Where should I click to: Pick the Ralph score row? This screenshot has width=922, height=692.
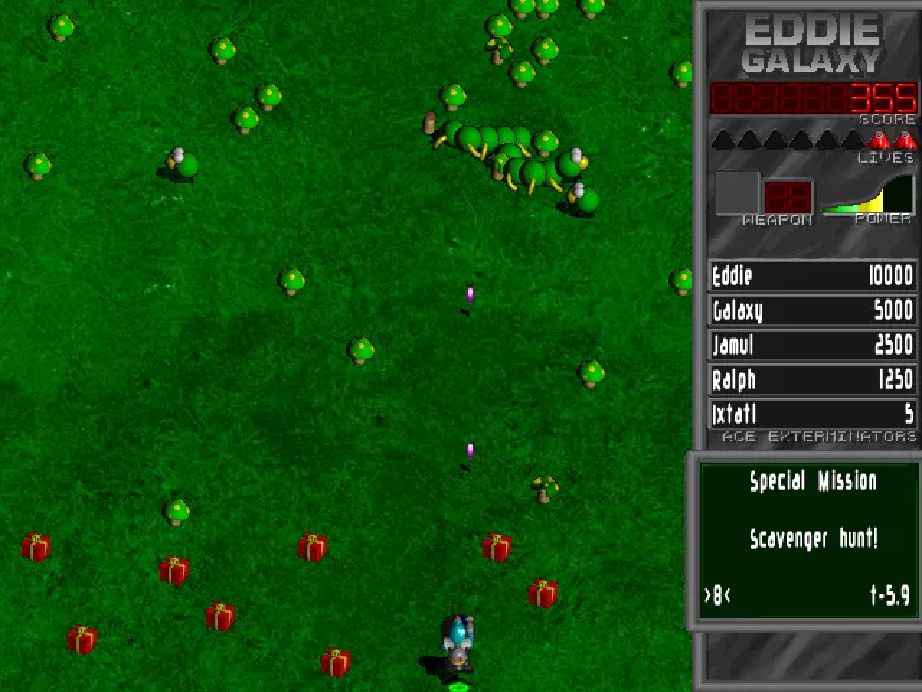812,380
